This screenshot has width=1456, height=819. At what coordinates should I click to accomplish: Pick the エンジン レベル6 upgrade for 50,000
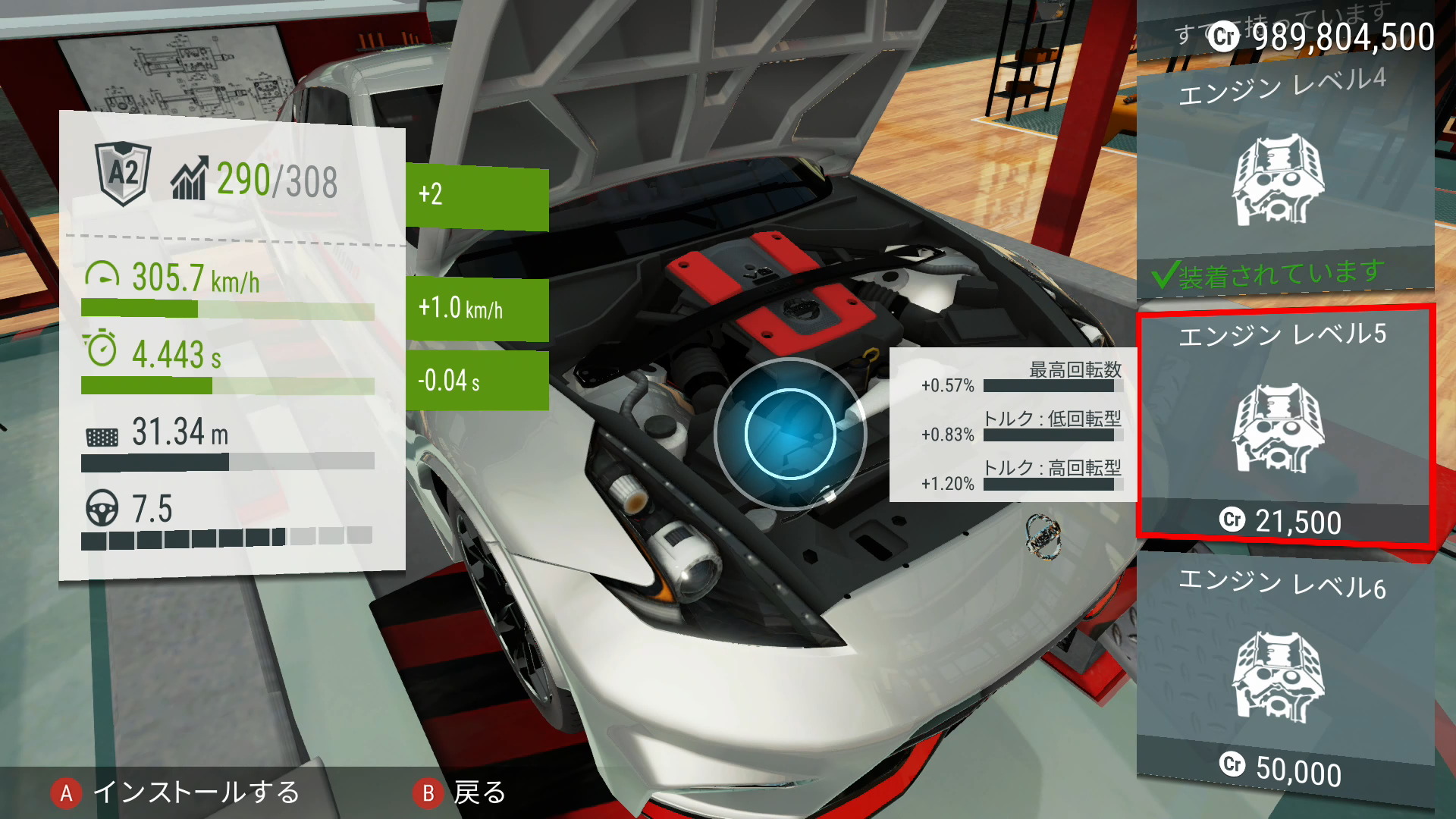[x=1285, y=675]
